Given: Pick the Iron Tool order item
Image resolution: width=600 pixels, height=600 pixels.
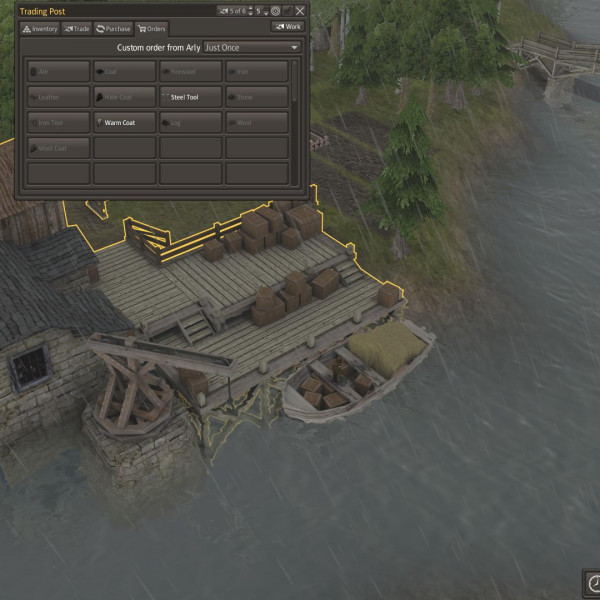Looking at the screenshot, I should pyautogui.click(x=59, y=123).
